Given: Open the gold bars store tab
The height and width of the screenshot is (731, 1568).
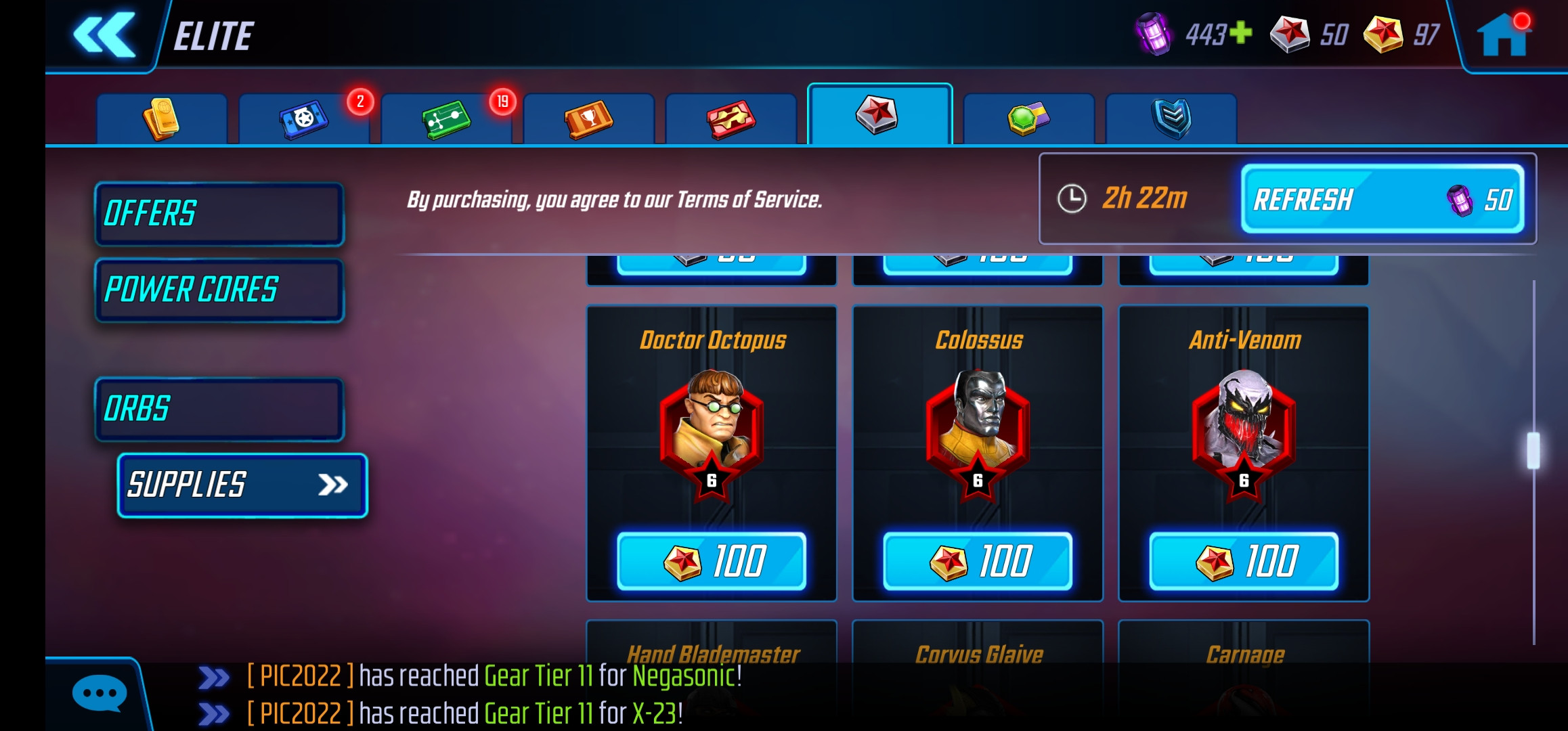Looking at the screenshot, I should coord(162,118).
